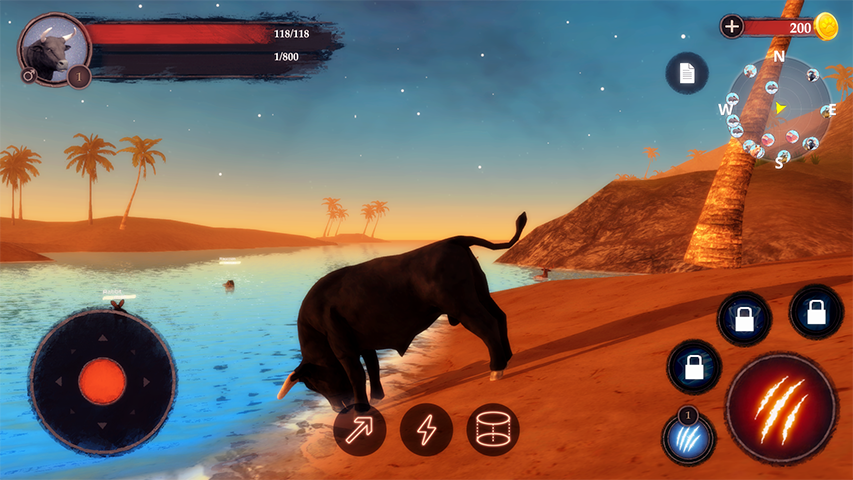The image size is (853, 480).
Task: Open the quest document icon
Action: 687,73
